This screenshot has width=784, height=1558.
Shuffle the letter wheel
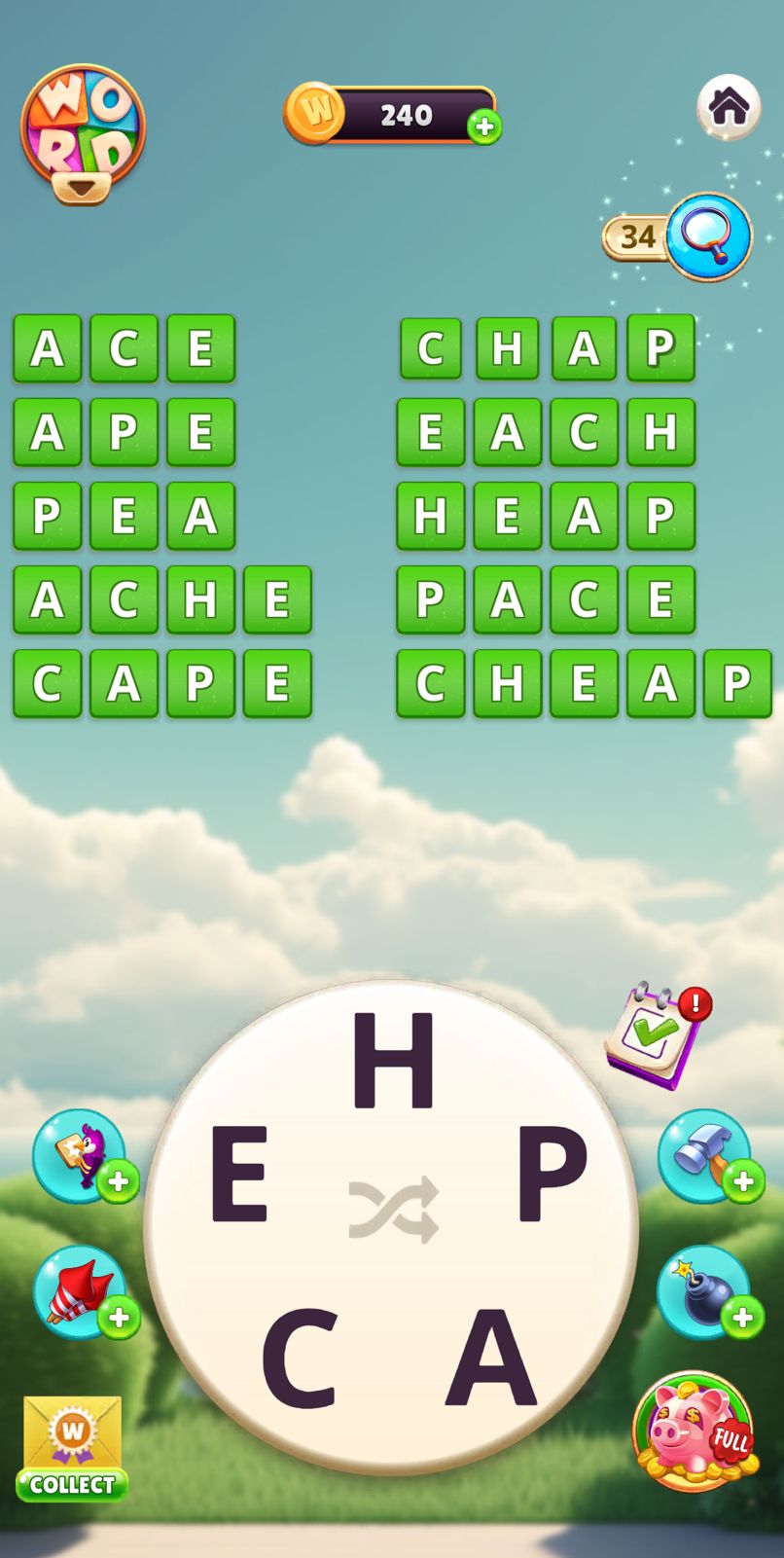click(x=393, y=1211)
